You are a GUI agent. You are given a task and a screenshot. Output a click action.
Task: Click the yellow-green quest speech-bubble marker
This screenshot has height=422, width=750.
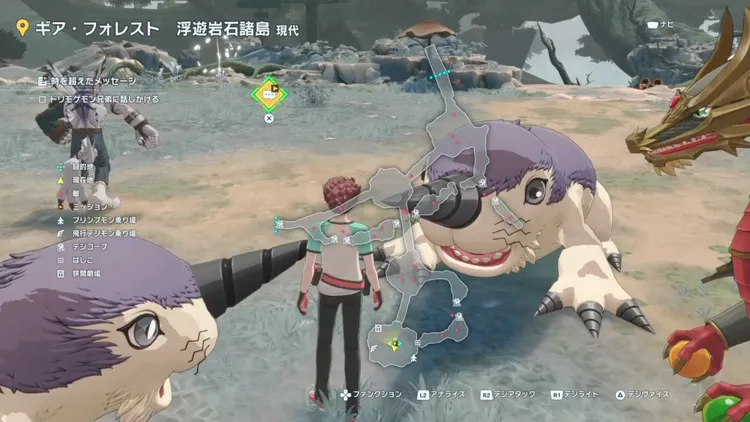pyautogui.click(x=269, y=94)
